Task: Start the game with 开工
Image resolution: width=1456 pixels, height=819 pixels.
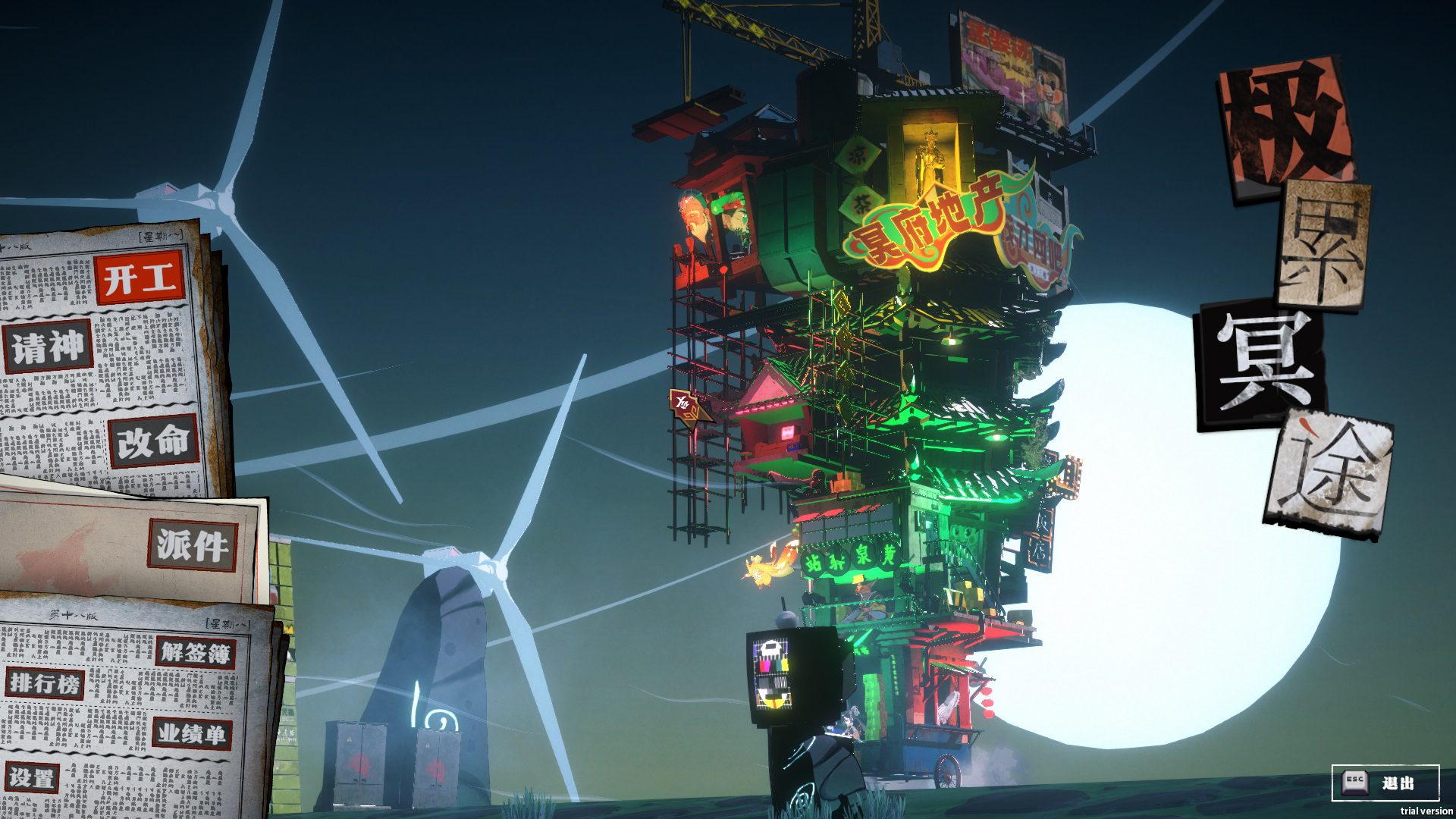Action: pyautogui.click(x=140, y=278)
